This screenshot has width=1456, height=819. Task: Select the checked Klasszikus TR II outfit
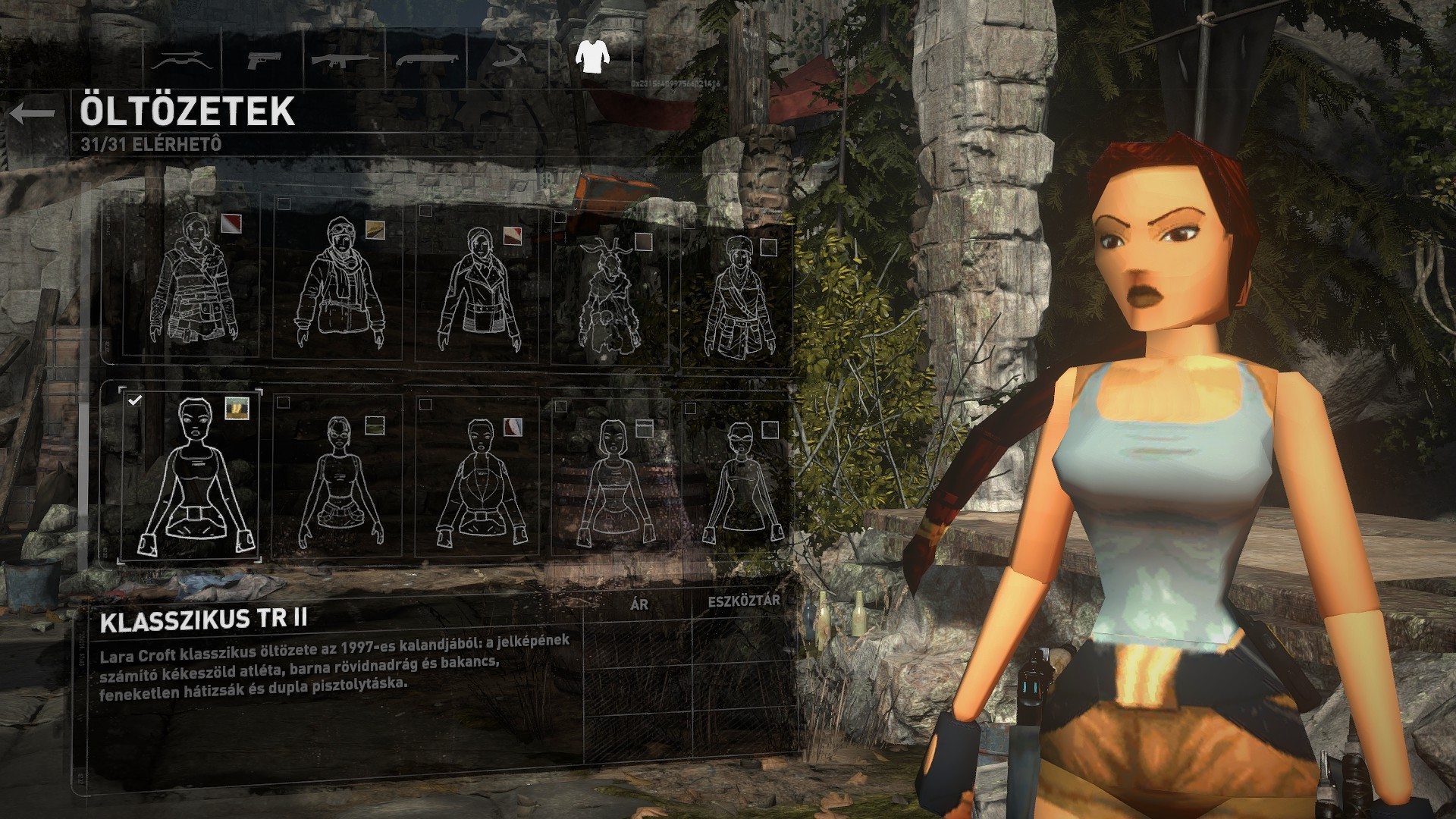191,474
